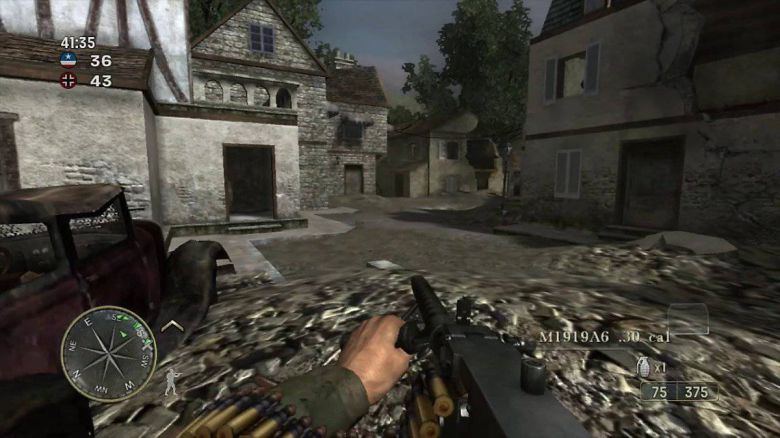This screenshot has width=780, height=438.
Task: Click the German cross team emblem
Action: point(68,81)
